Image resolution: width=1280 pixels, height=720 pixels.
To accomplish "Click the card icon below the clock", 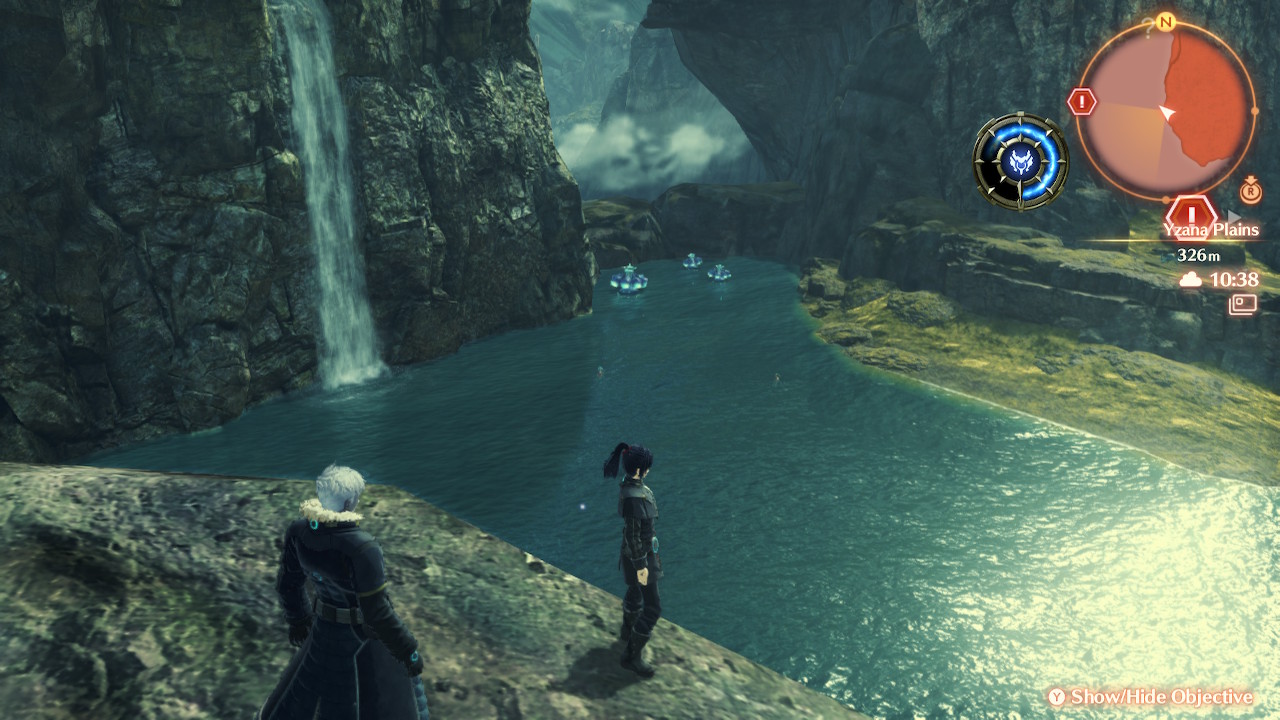I will click(1243, 303).
